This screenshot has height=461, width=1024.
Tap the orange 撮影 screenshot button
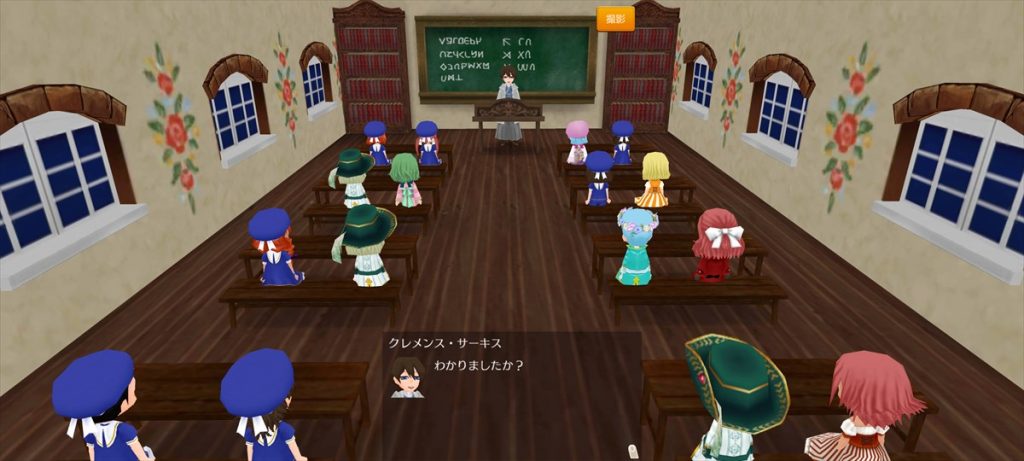click(615, 19)
